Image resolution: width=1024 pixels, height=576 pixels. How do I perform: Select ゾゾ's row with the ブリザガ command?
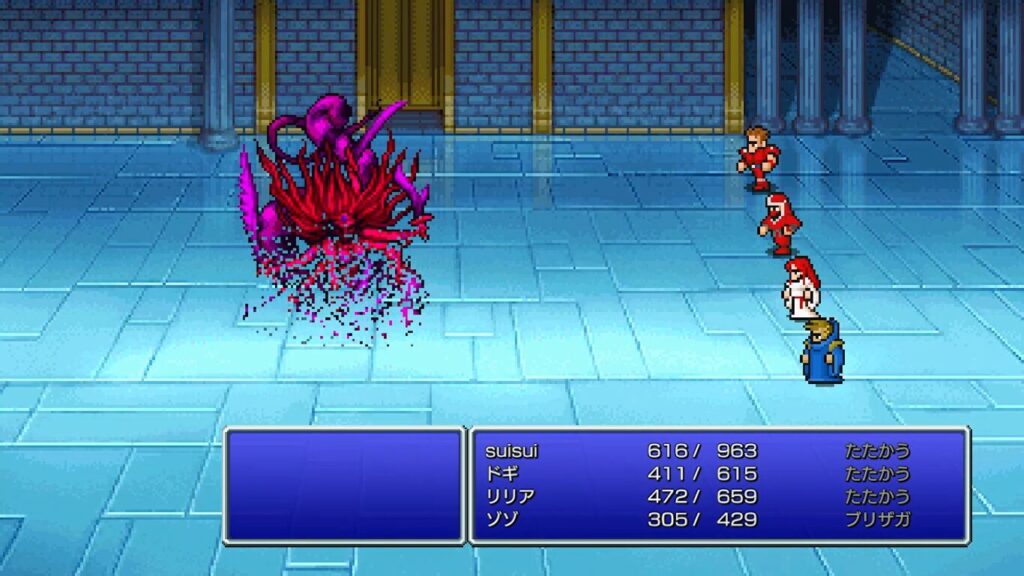tap(502, 520)
